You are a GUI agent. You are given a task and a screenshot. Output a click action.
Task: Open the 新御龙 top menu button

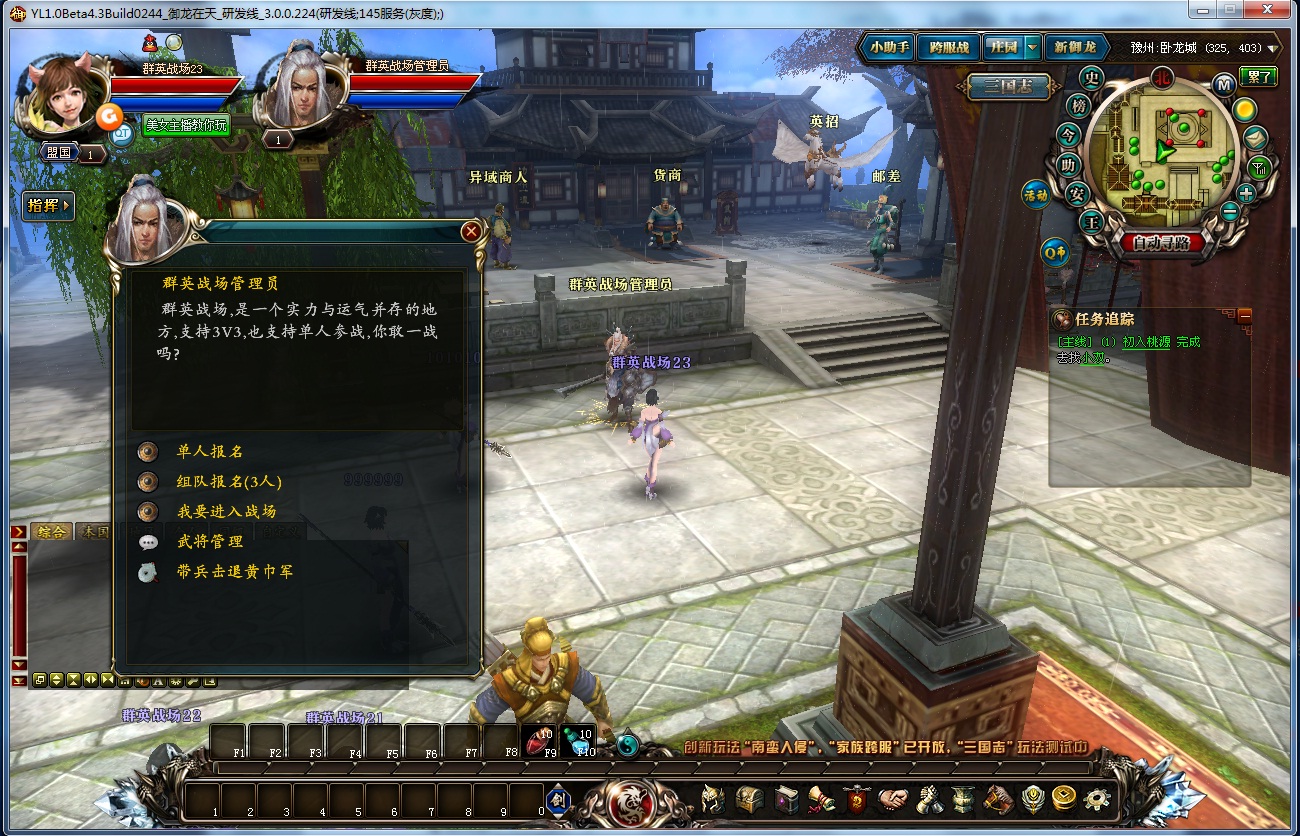tap(1075, 47)
